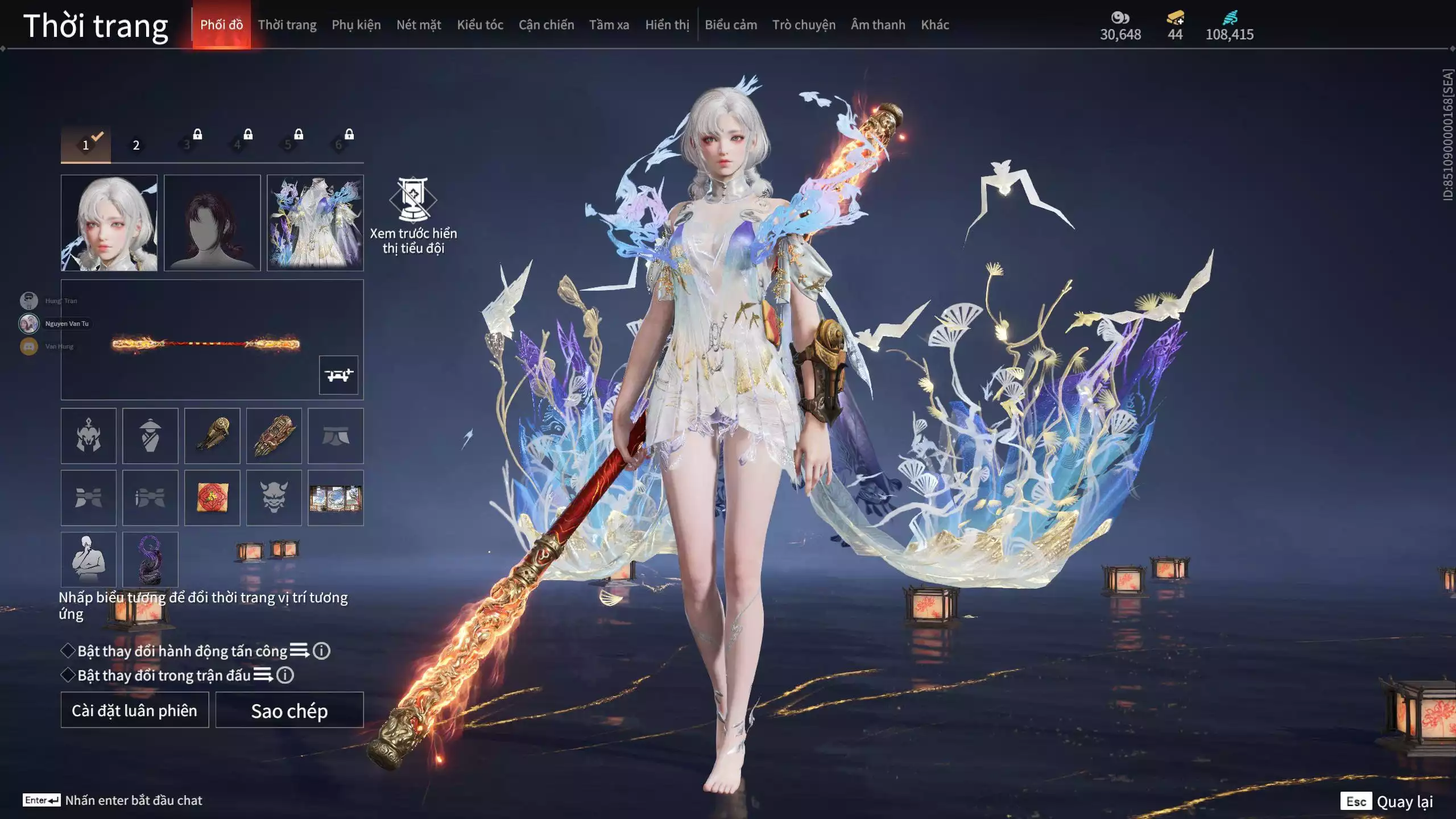Switch to the Phụ kiện tab
Viewport: 1456px width, 819px height.
tap(356, 25)
